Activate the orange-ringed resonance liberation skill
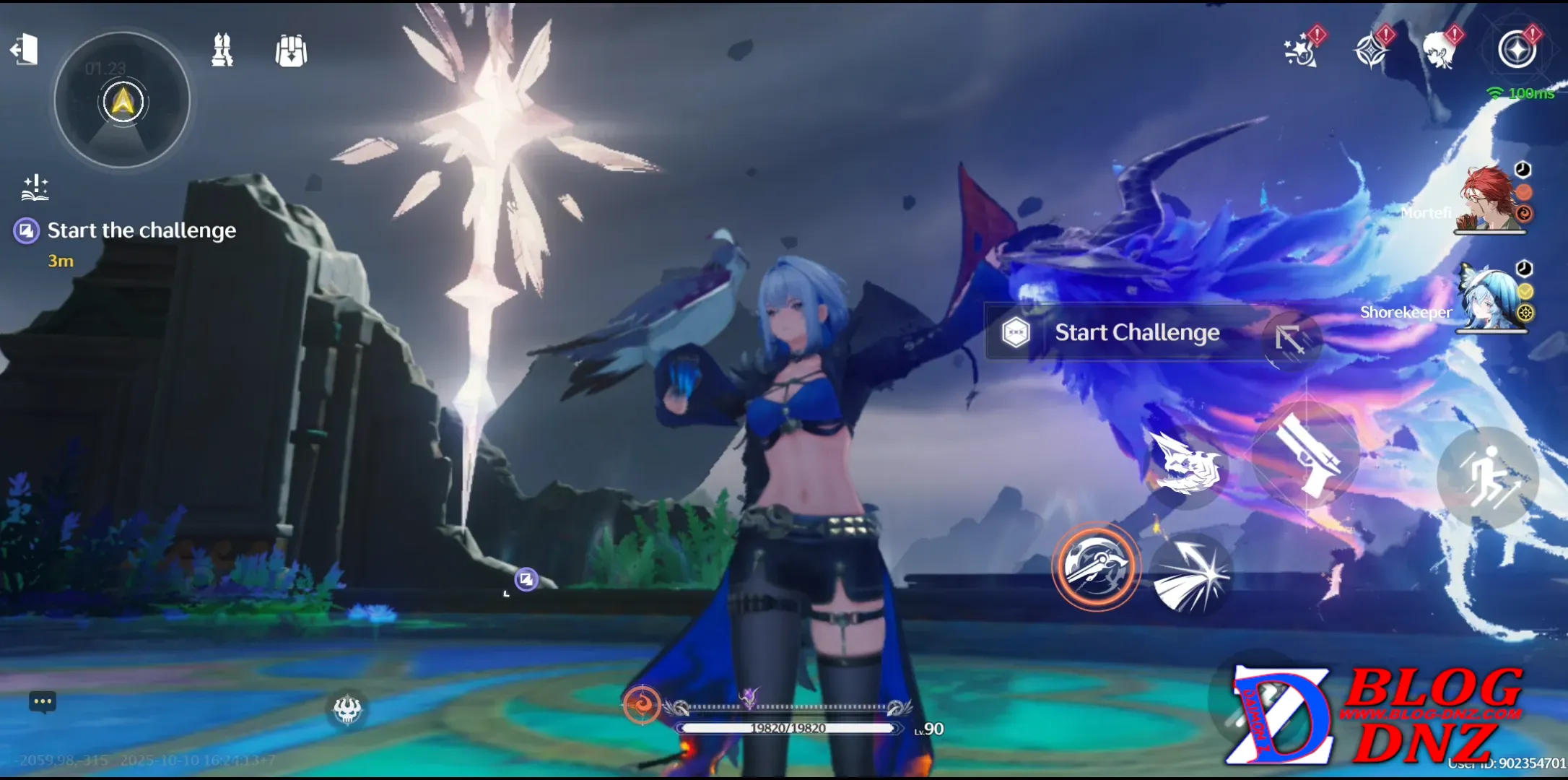The height and width of the screenshot is (780, 1568). [x=1096, y=567]
